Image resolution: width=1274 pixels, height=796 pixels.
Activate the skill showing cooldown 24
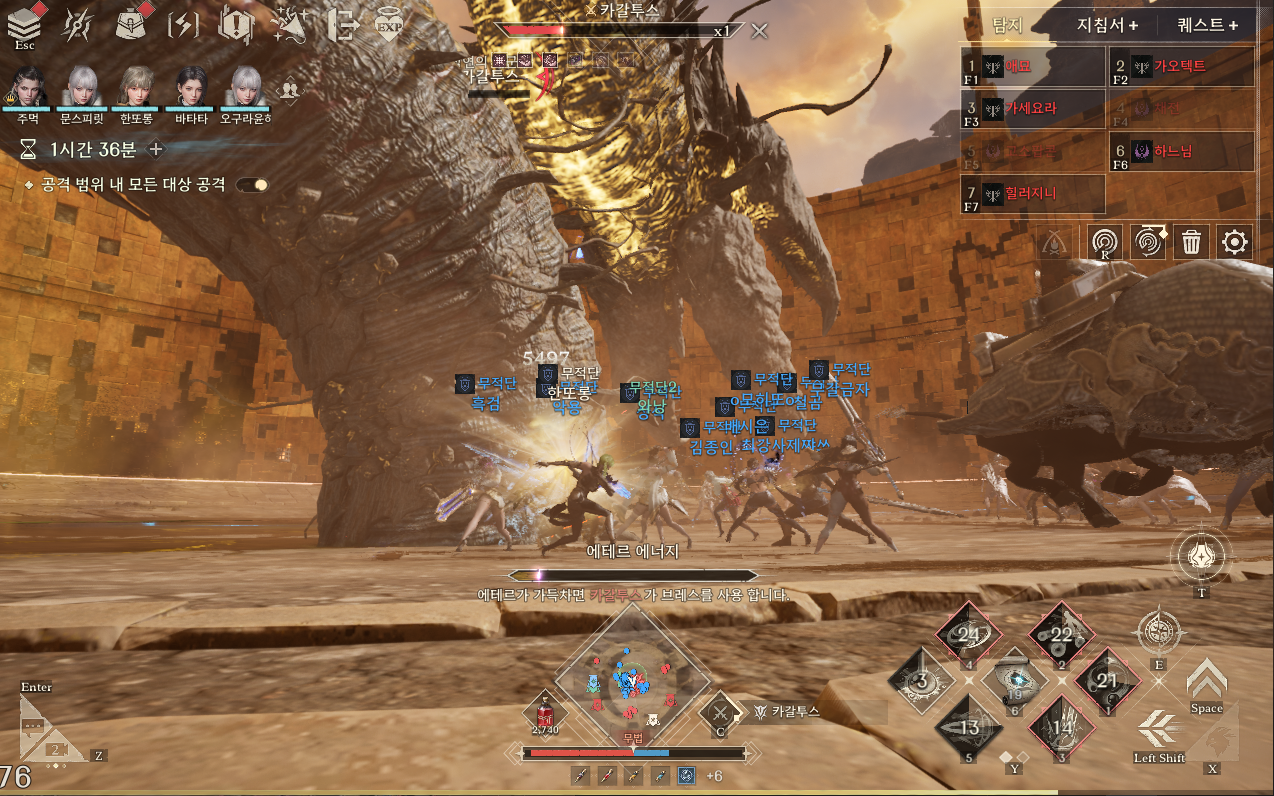tap(967, 634)
